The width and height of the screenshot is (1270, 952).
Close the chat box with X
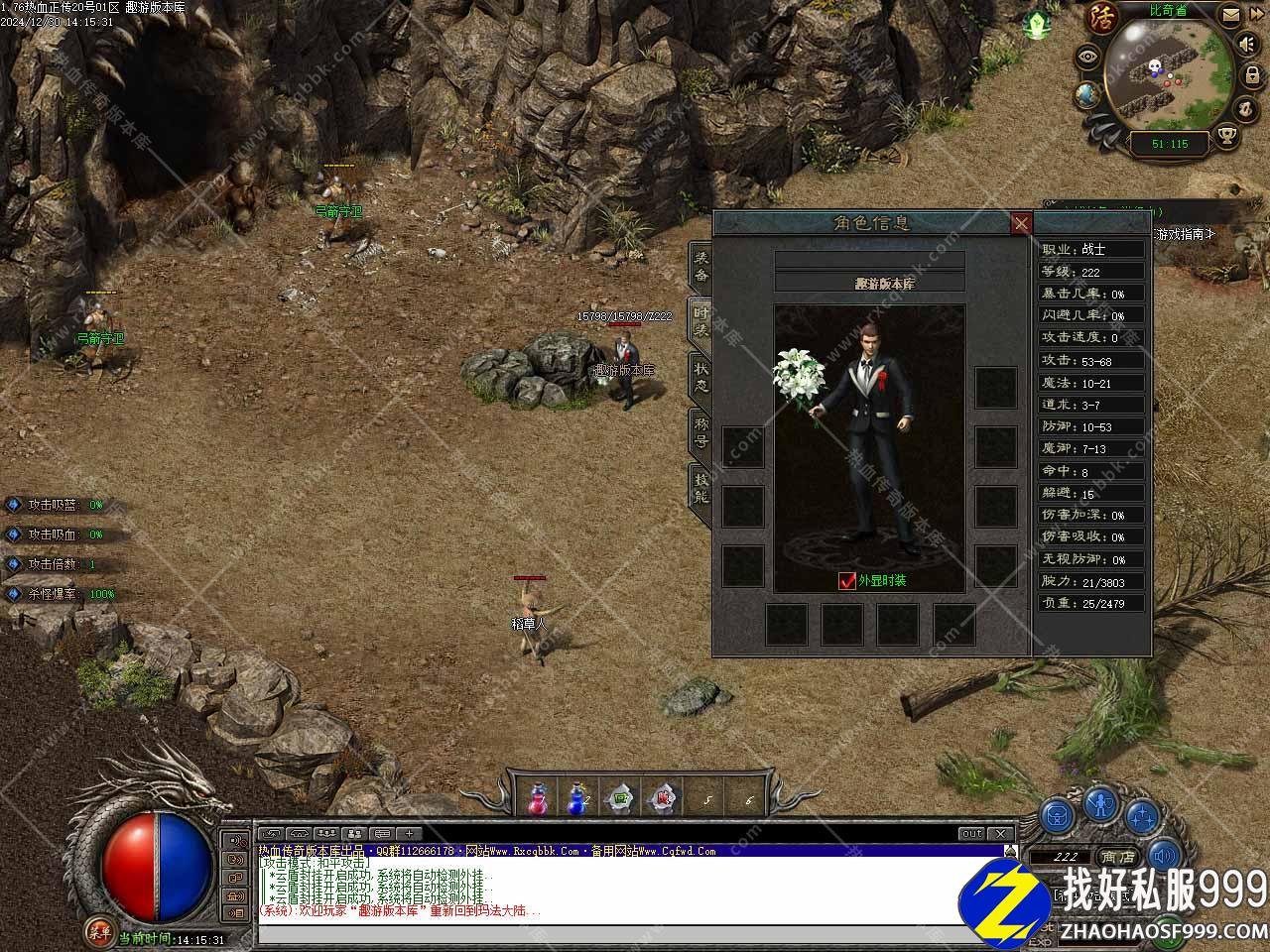(x=1000, y=834)
